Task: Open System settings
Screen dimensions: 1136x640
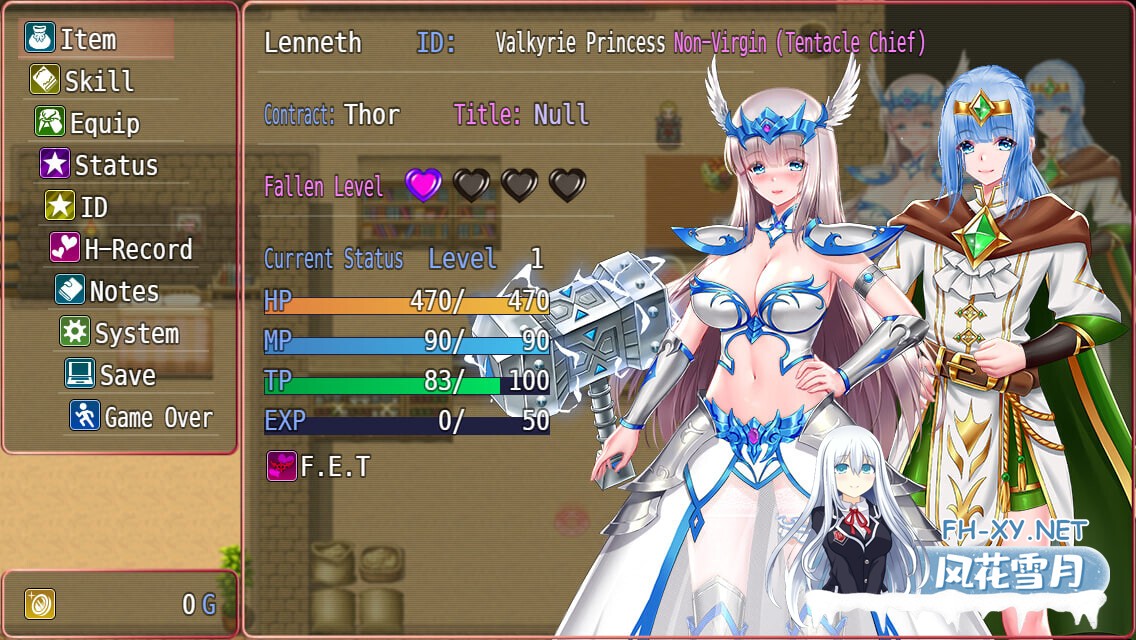Action: (136, 333)
